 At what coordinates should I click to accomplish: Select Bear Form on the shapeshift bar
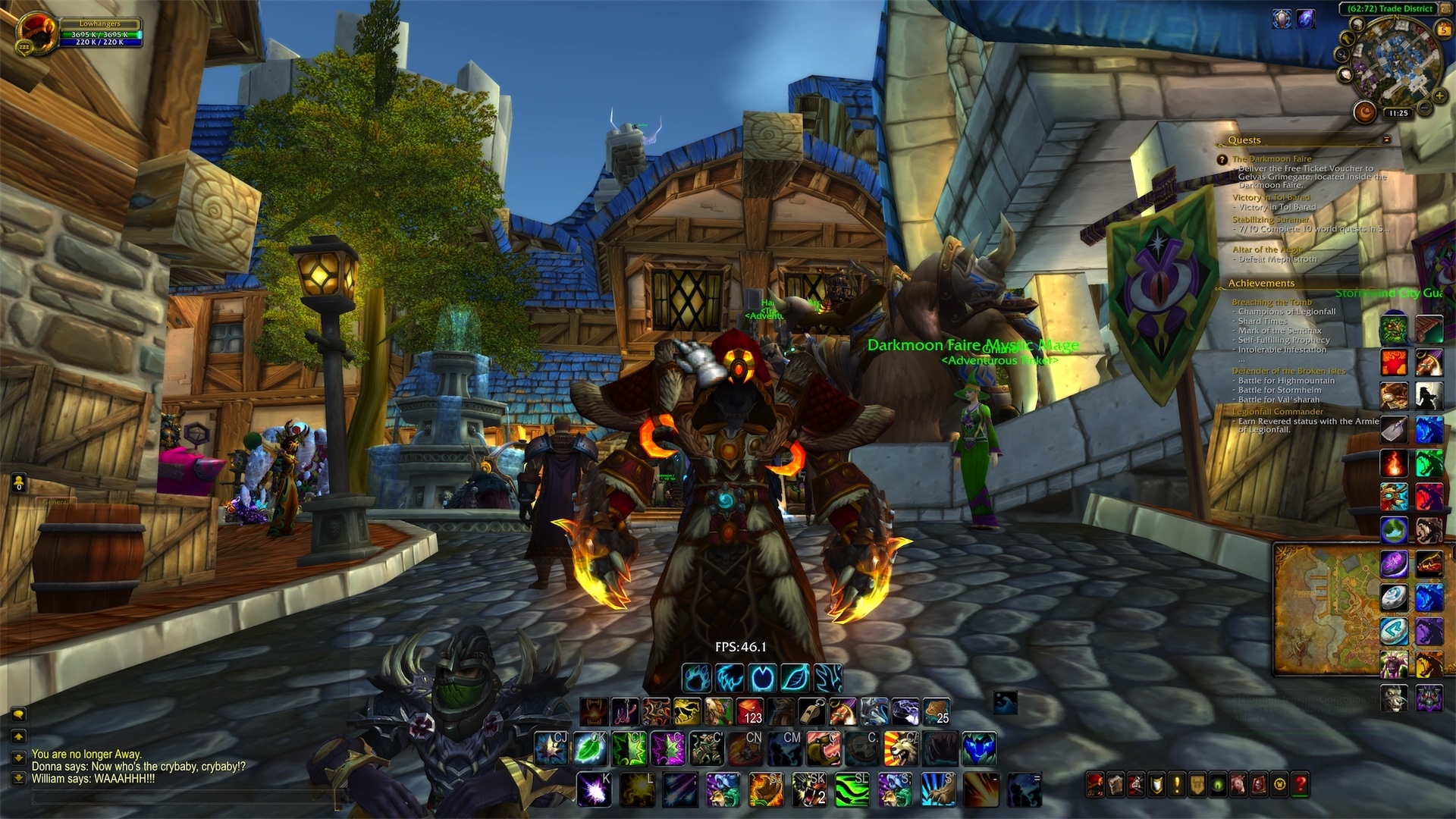pyautogui.click(x=695, y=679)
